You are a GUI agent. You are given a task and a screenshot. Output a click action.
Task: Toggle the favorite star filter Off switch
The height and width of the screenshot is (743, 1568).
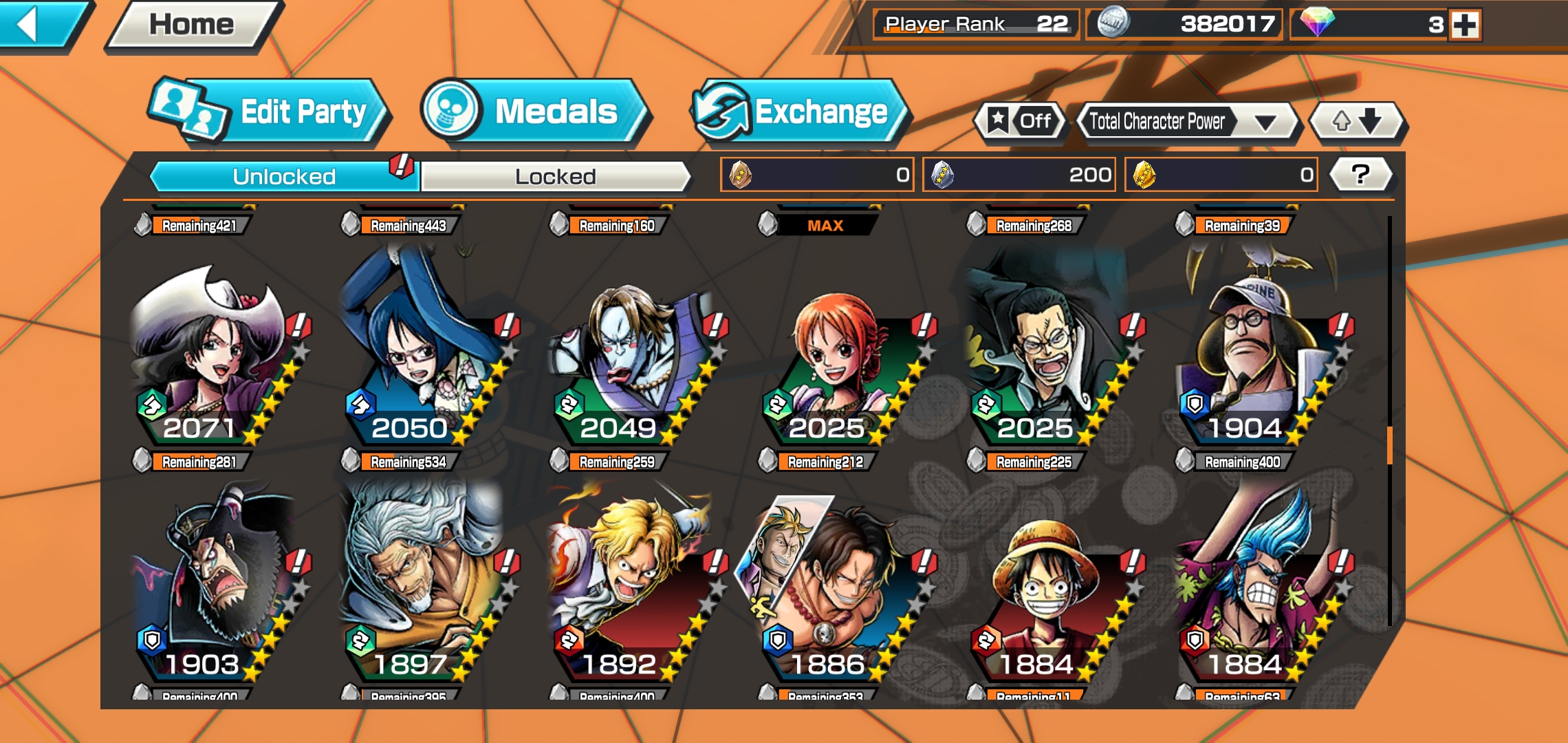1018,121
